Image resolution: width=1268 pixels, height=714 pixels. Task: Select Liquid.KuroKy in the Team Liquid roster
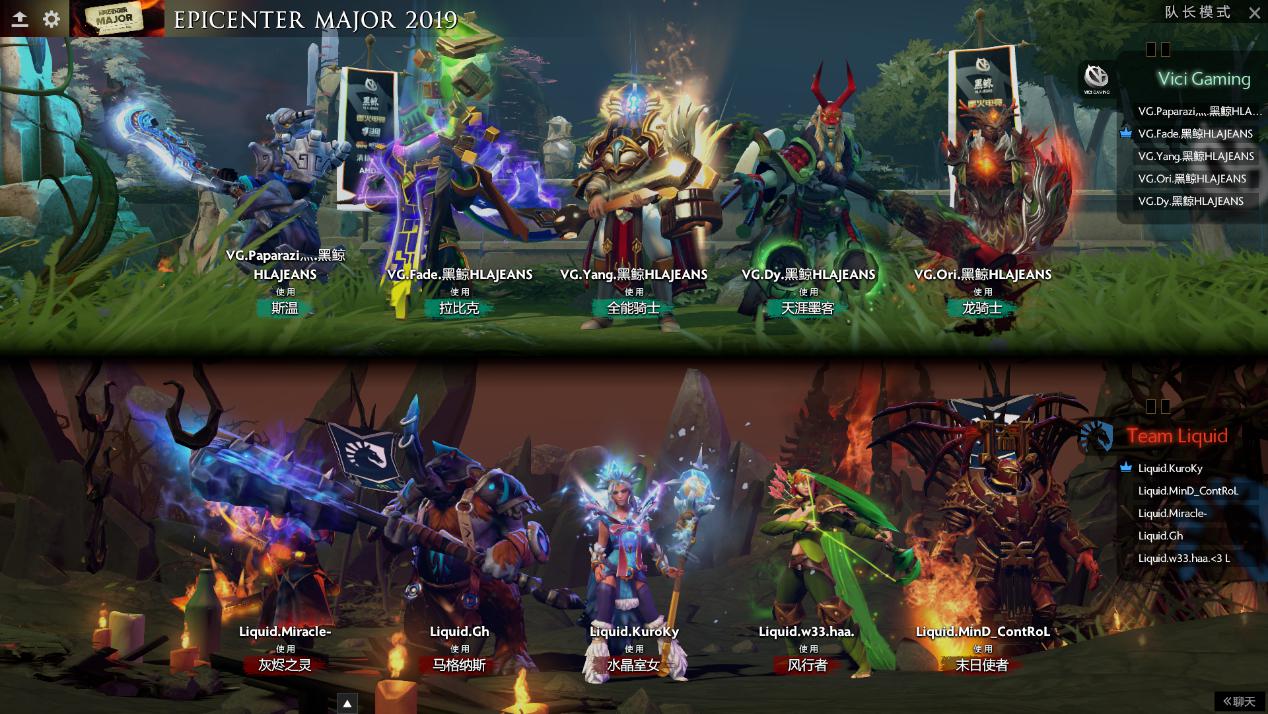1170,468
